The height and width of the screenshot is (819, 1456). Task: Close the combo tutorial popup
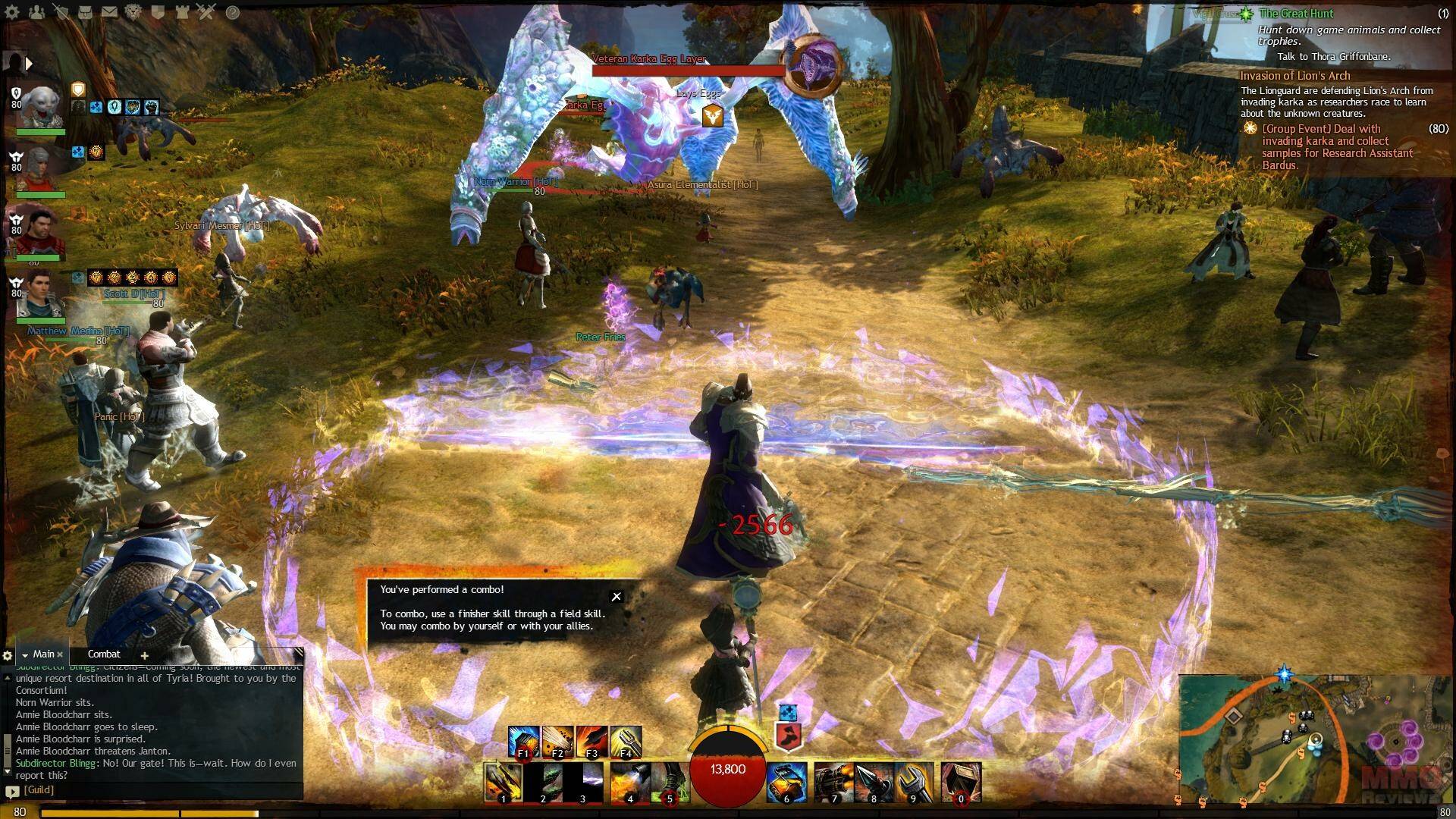click(x=617, y=597)
